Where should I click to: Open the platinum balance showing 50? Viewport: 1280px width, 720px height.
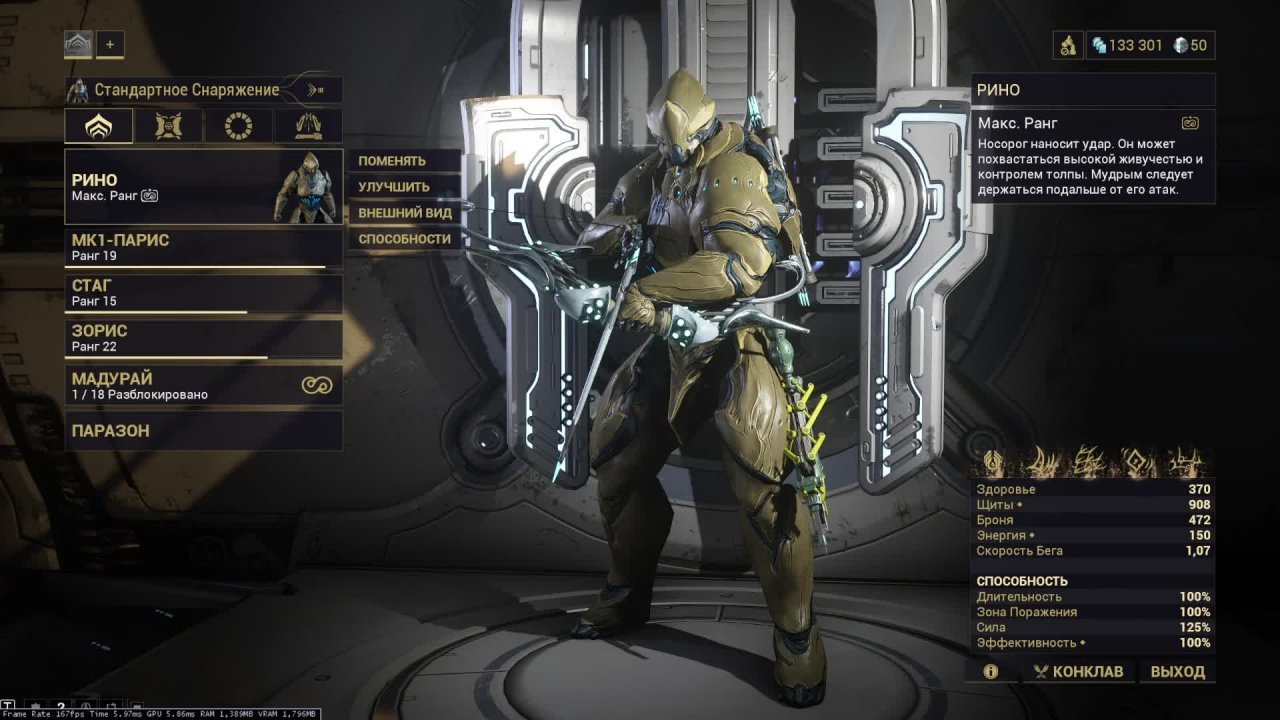tap(1189, 45)
